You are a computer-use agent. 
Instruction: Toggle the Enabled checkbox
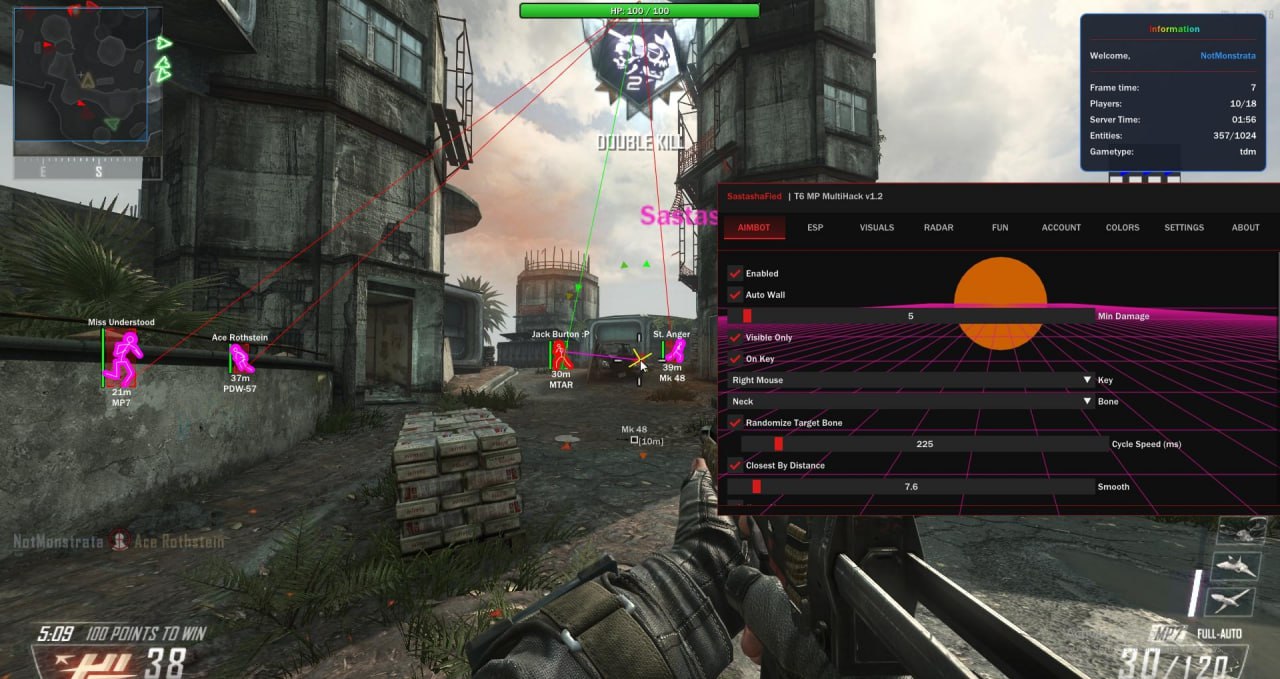pyautogui.click(x=736, y=273)
